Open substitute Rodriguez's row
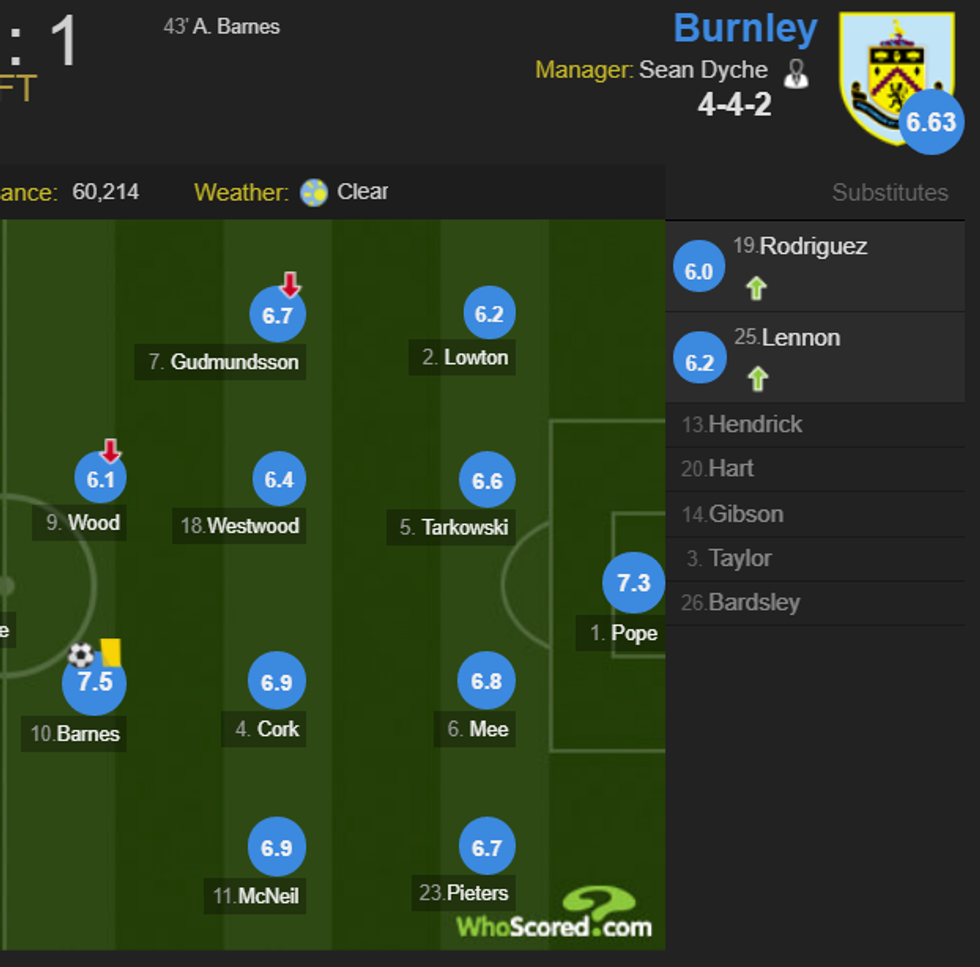Viewport: 980px width, 967px height. click(813, 267)
